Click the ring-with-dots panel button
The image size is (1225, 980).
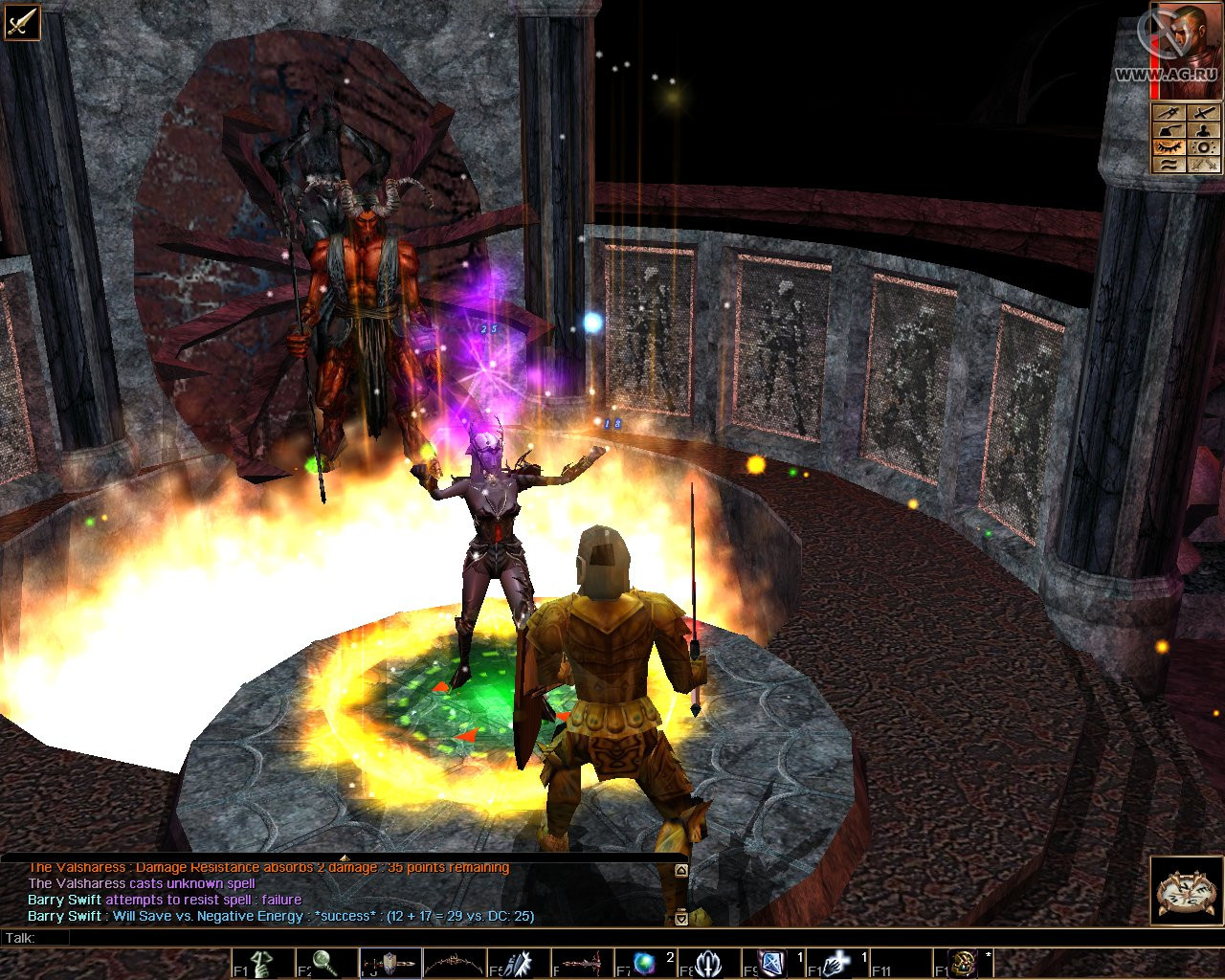pos(1204,146)
